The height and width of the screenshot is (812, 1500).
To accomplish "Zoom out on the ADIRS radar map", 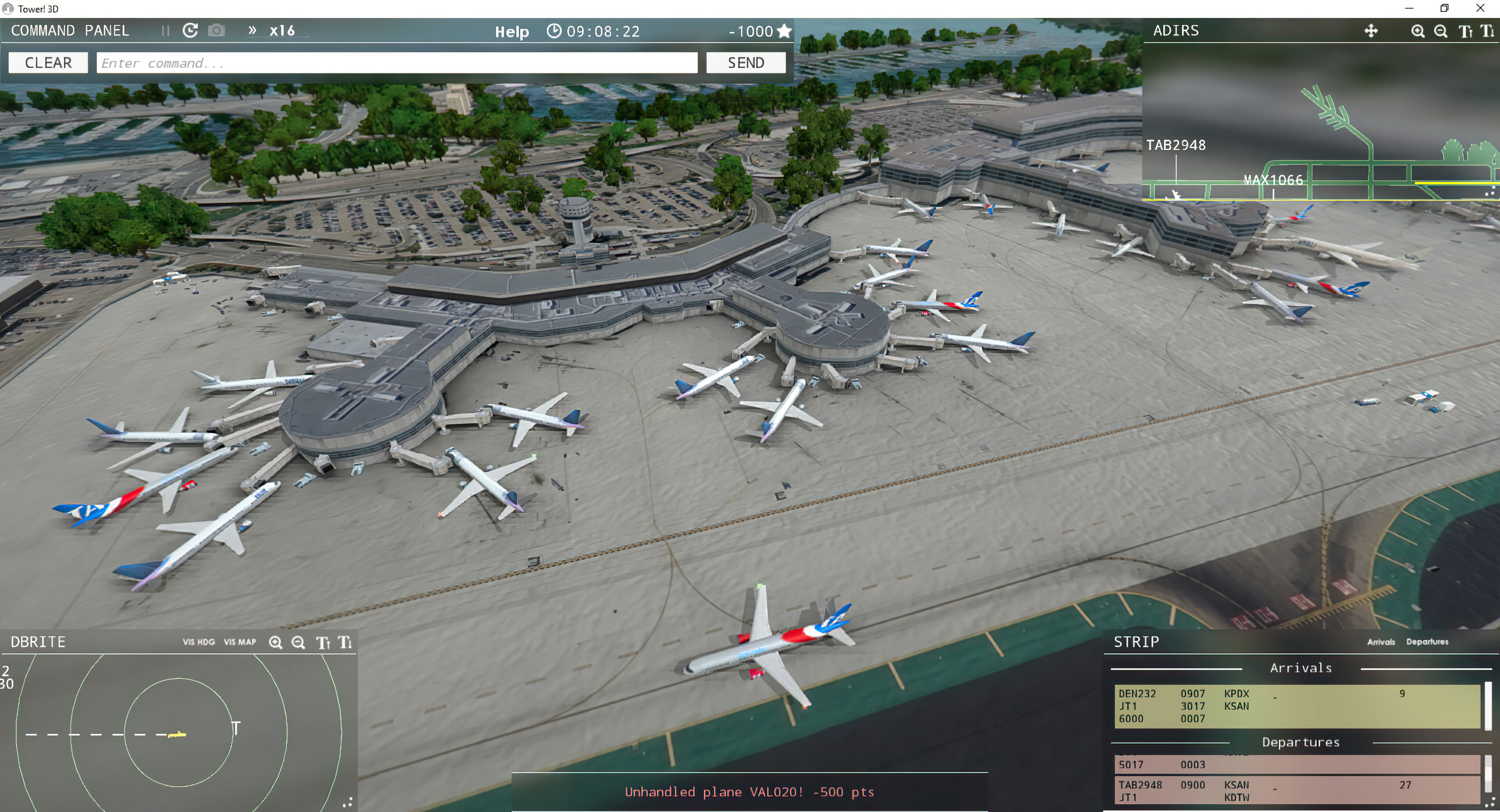I will [1441, 31].
